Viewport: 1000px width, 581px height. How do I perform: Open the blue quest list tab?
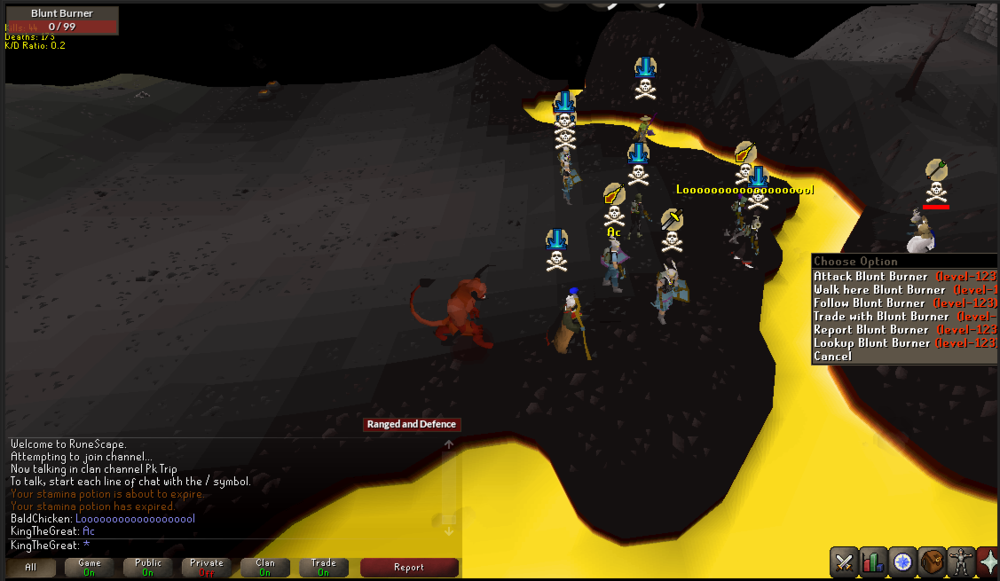[x=903, y=561]
